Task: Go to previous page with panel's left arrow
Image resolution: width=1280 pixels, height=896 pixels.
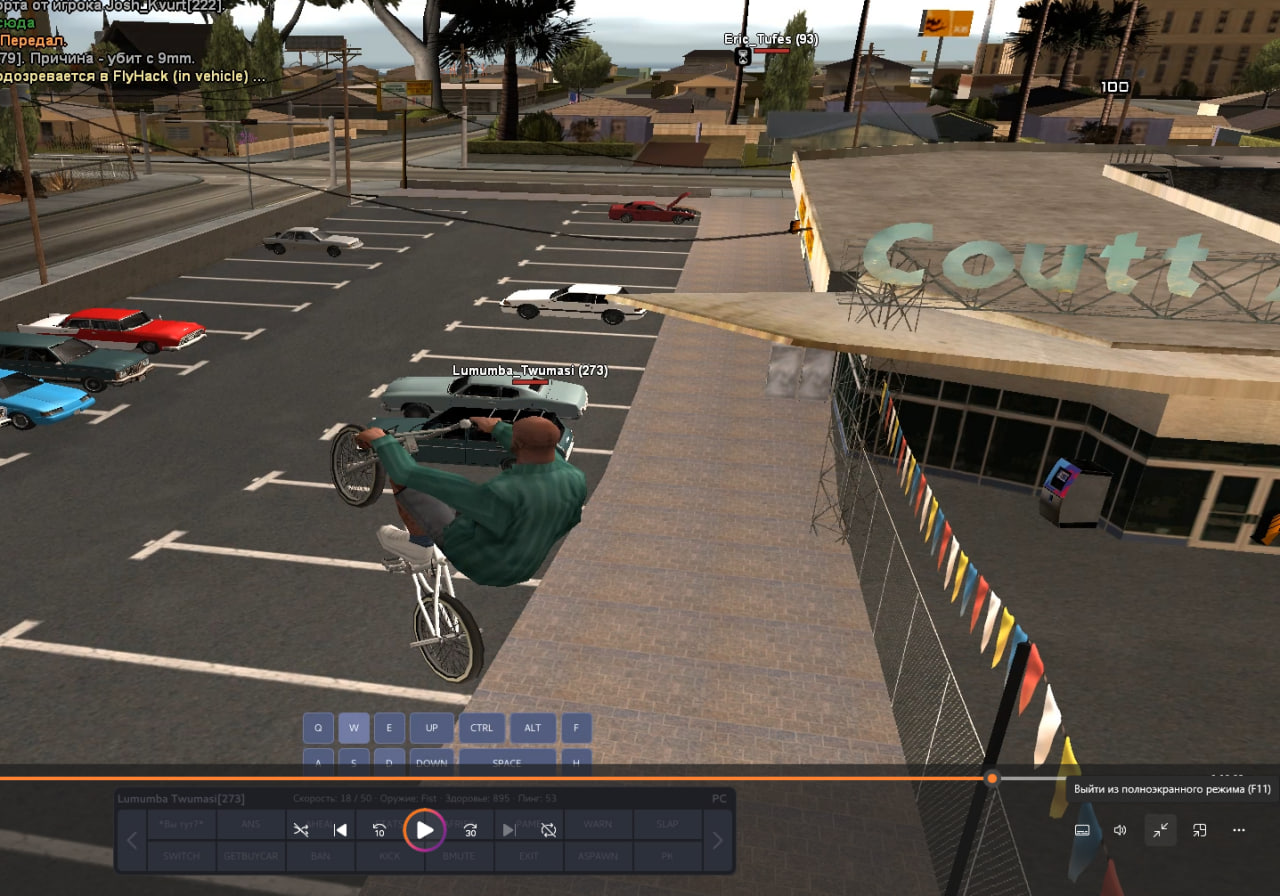Action: point(132,840)
